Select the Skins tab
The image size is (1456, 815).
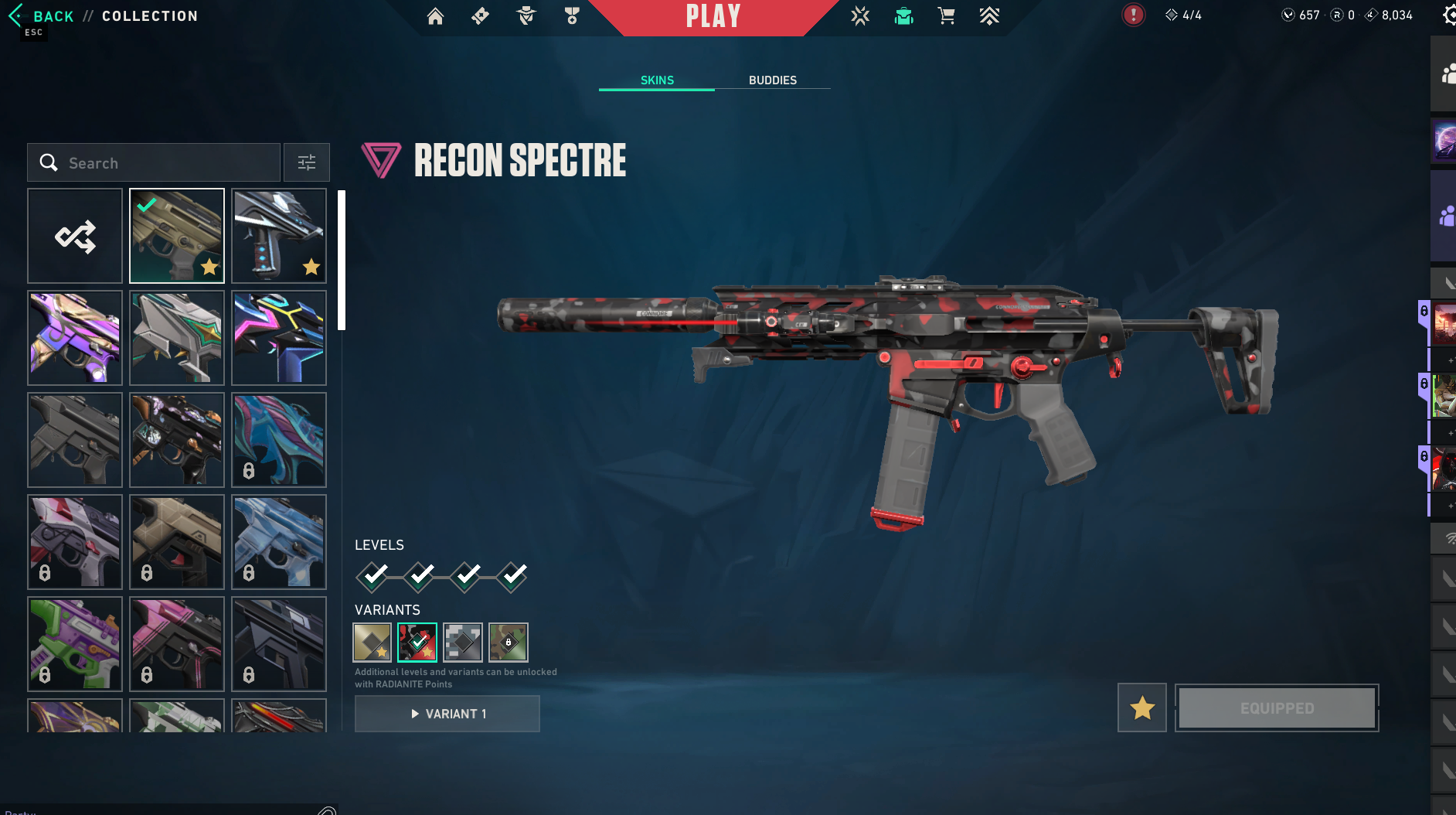[657, 80]
